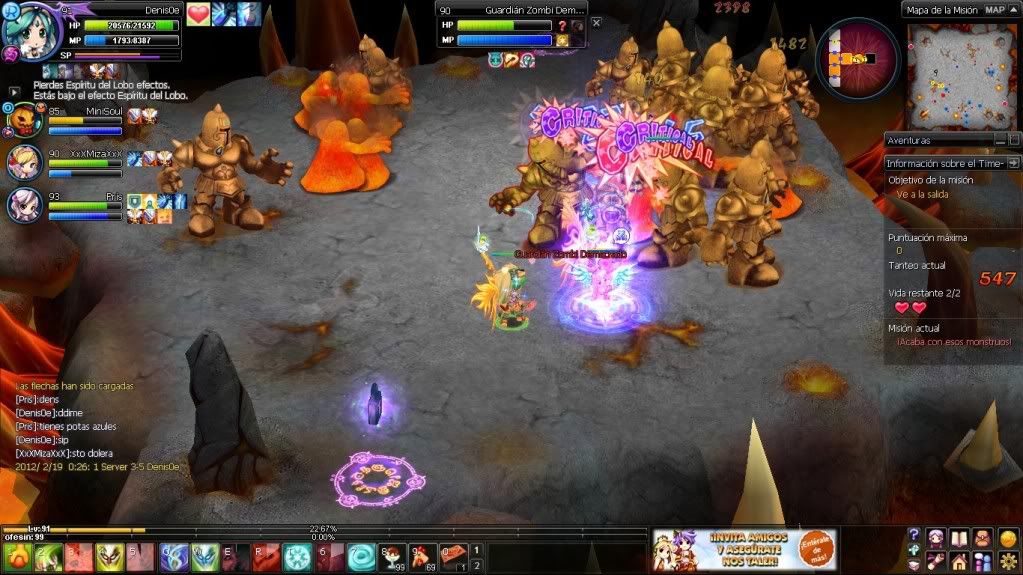Open the gear settings icon
Image resolution: width=1023 pixels, height=575 pixels.
(1007, 561)
